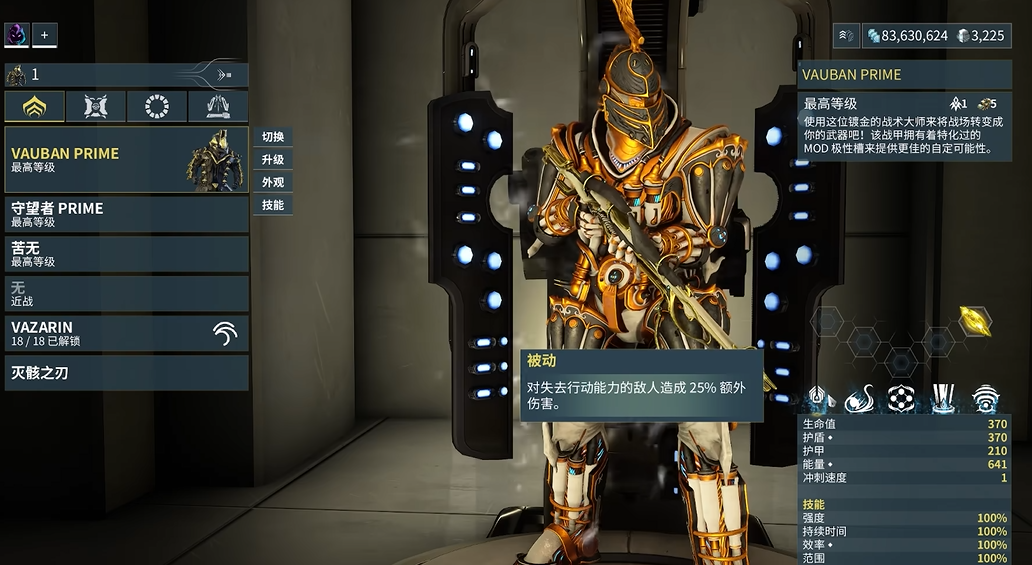Click the 升级 upgrade button
Screen dimensions: 1032x565
[x=273, y=160]
